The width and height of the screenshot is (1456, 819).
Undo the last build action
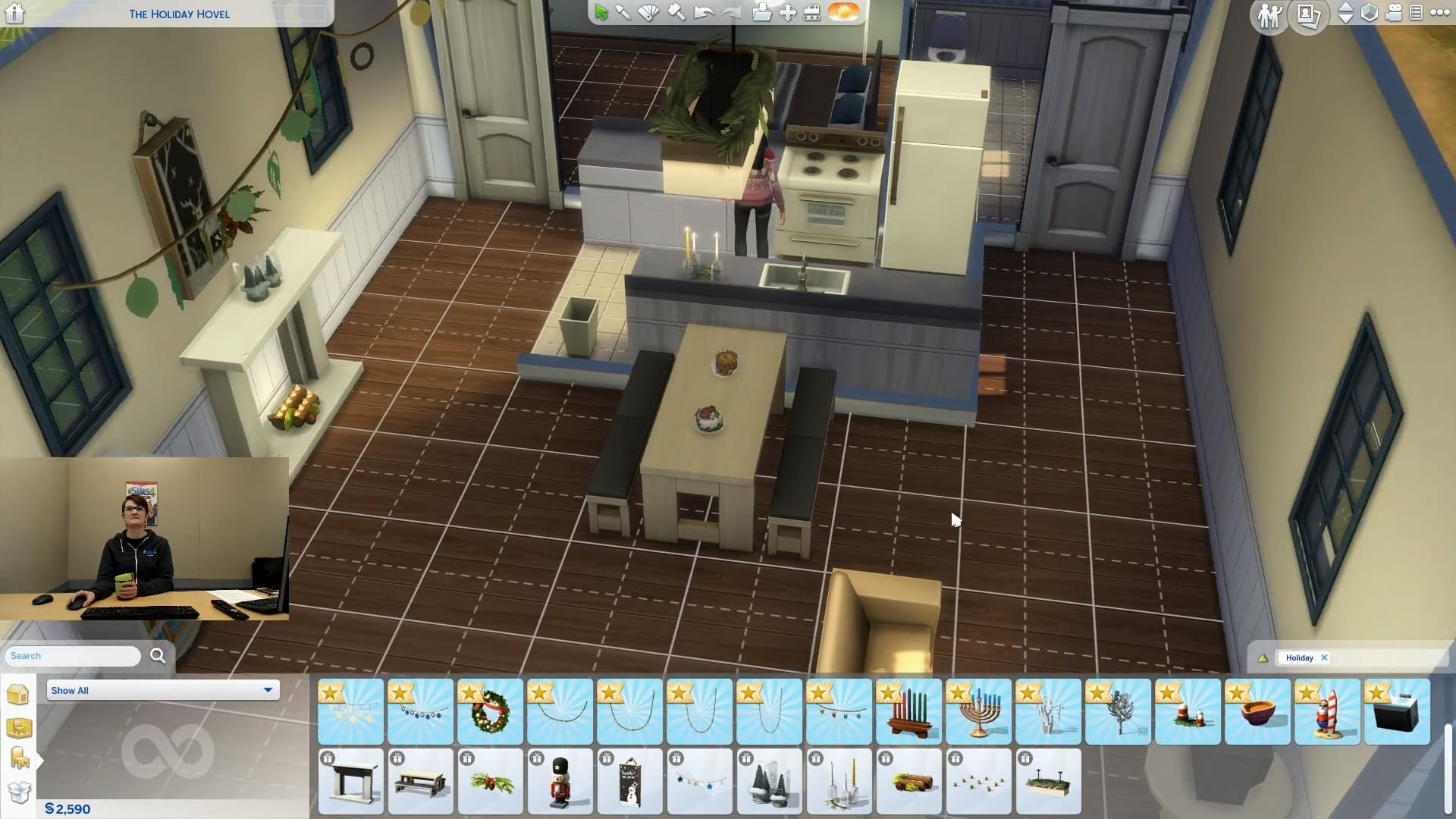(703, 13)
